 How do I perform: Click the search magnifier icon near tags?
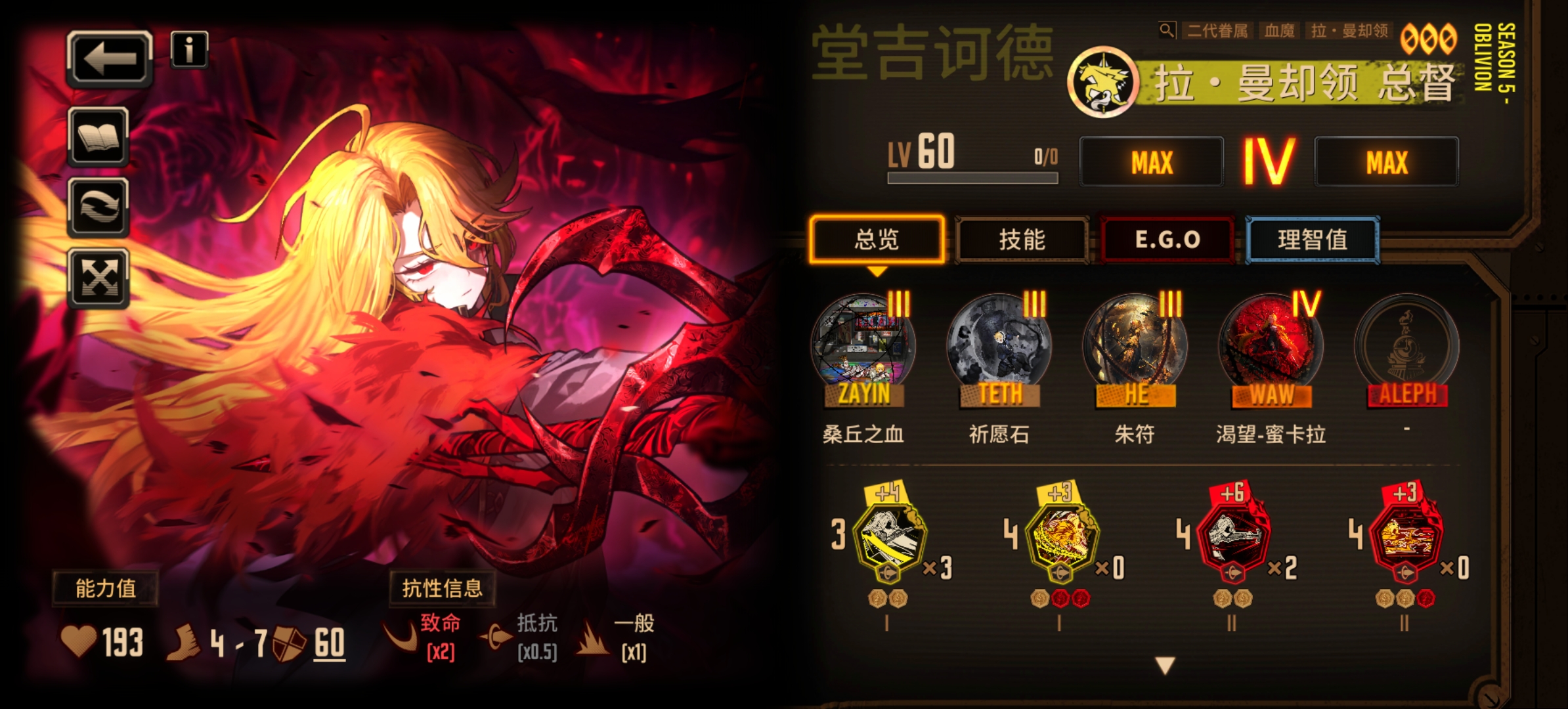(1168, 30)
